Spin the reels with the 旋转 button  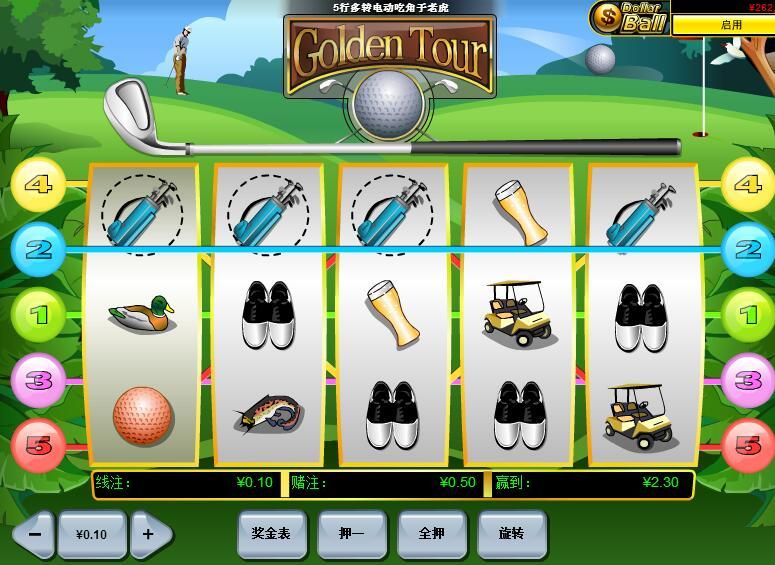511,534
